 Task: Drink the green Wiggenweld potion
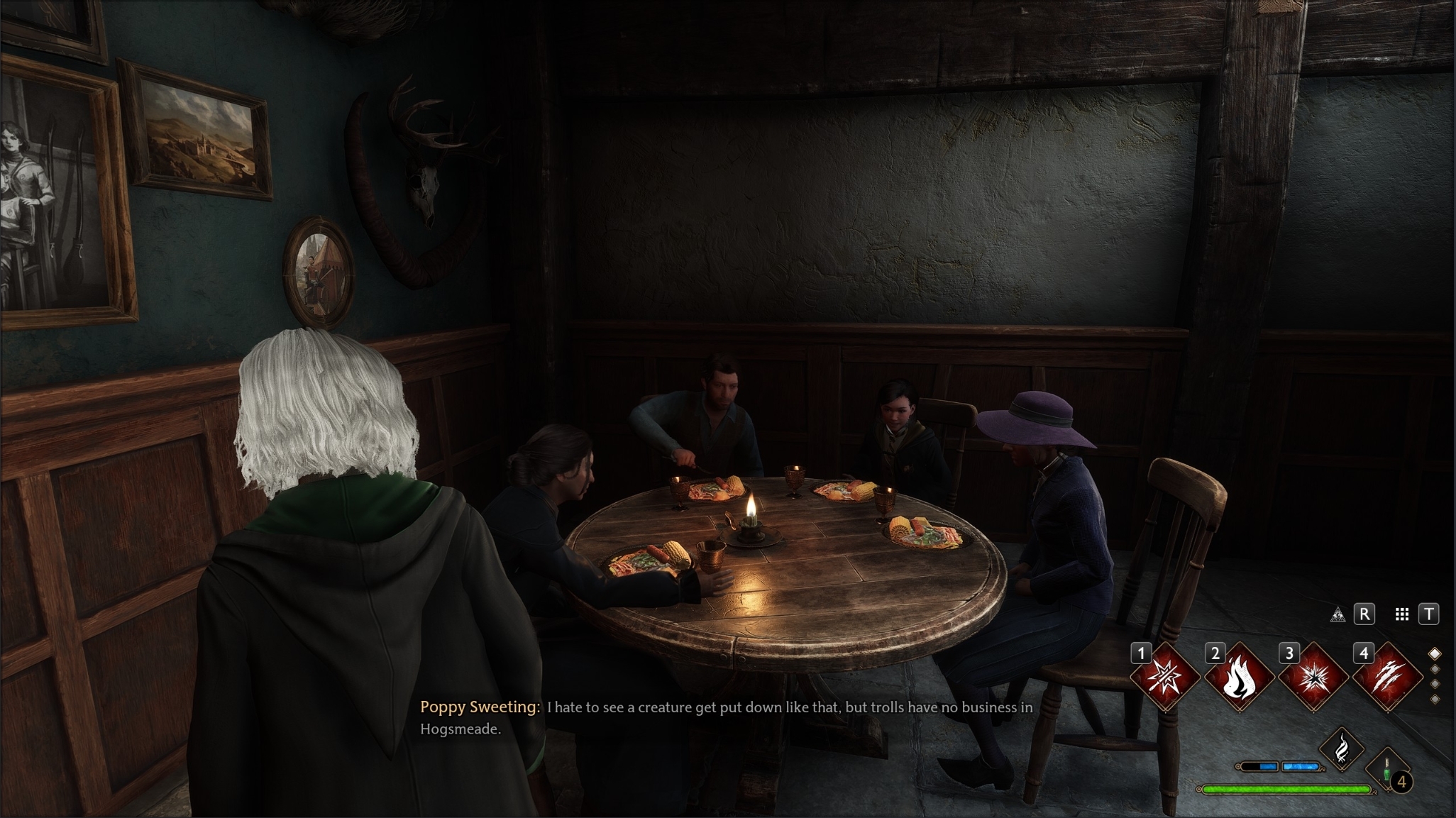point(1387,769)
